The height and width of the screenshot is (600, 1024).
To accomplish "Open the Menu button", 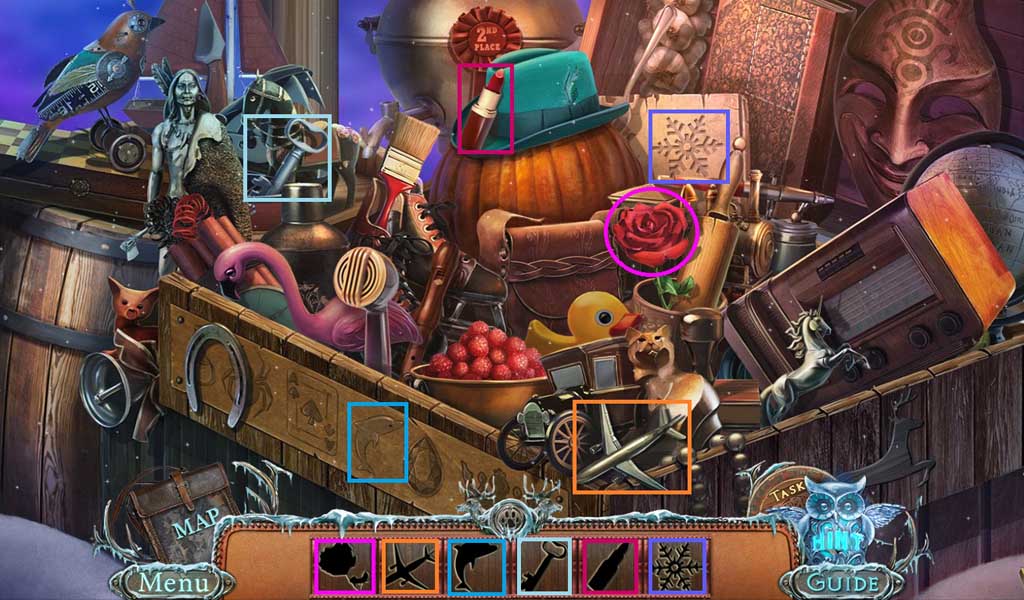I will [173, 581].
